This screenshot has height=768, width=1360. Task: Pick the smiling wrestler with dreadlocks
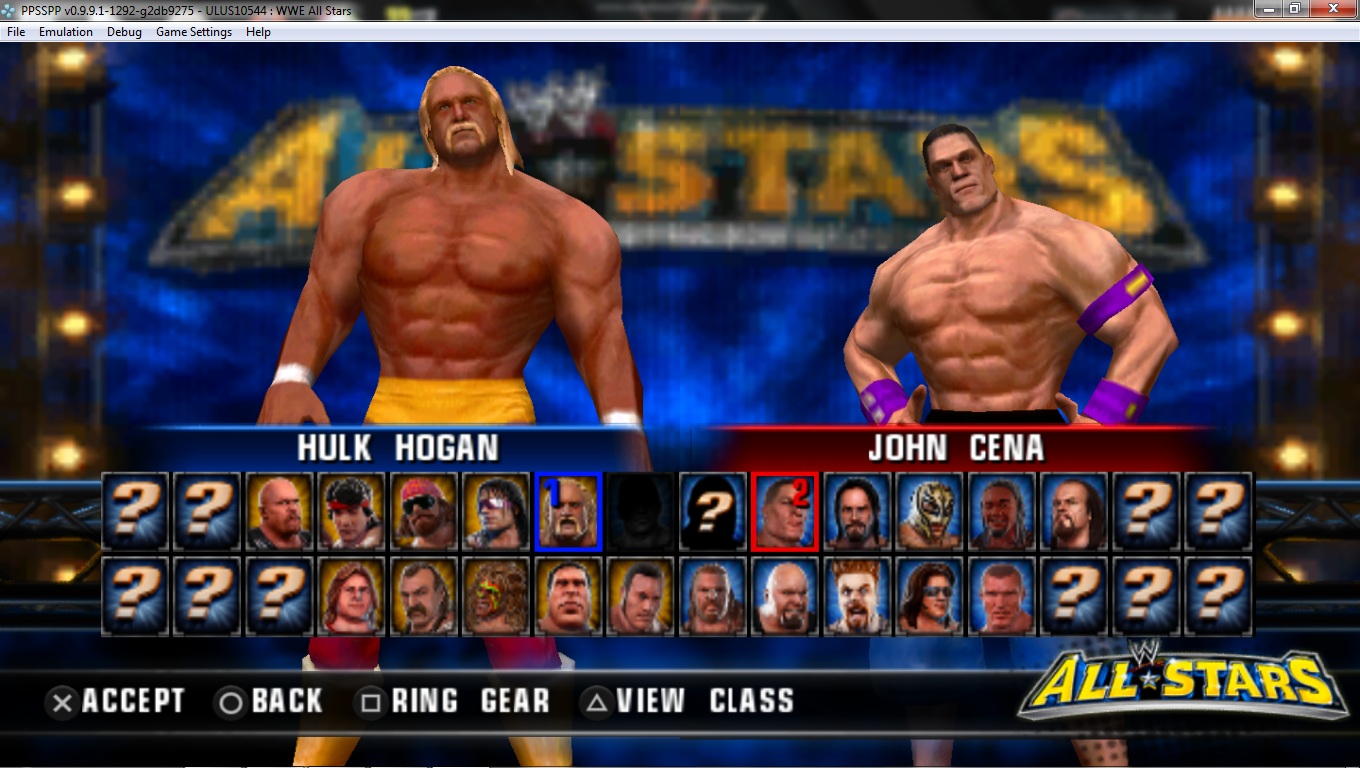[1001, 511]
